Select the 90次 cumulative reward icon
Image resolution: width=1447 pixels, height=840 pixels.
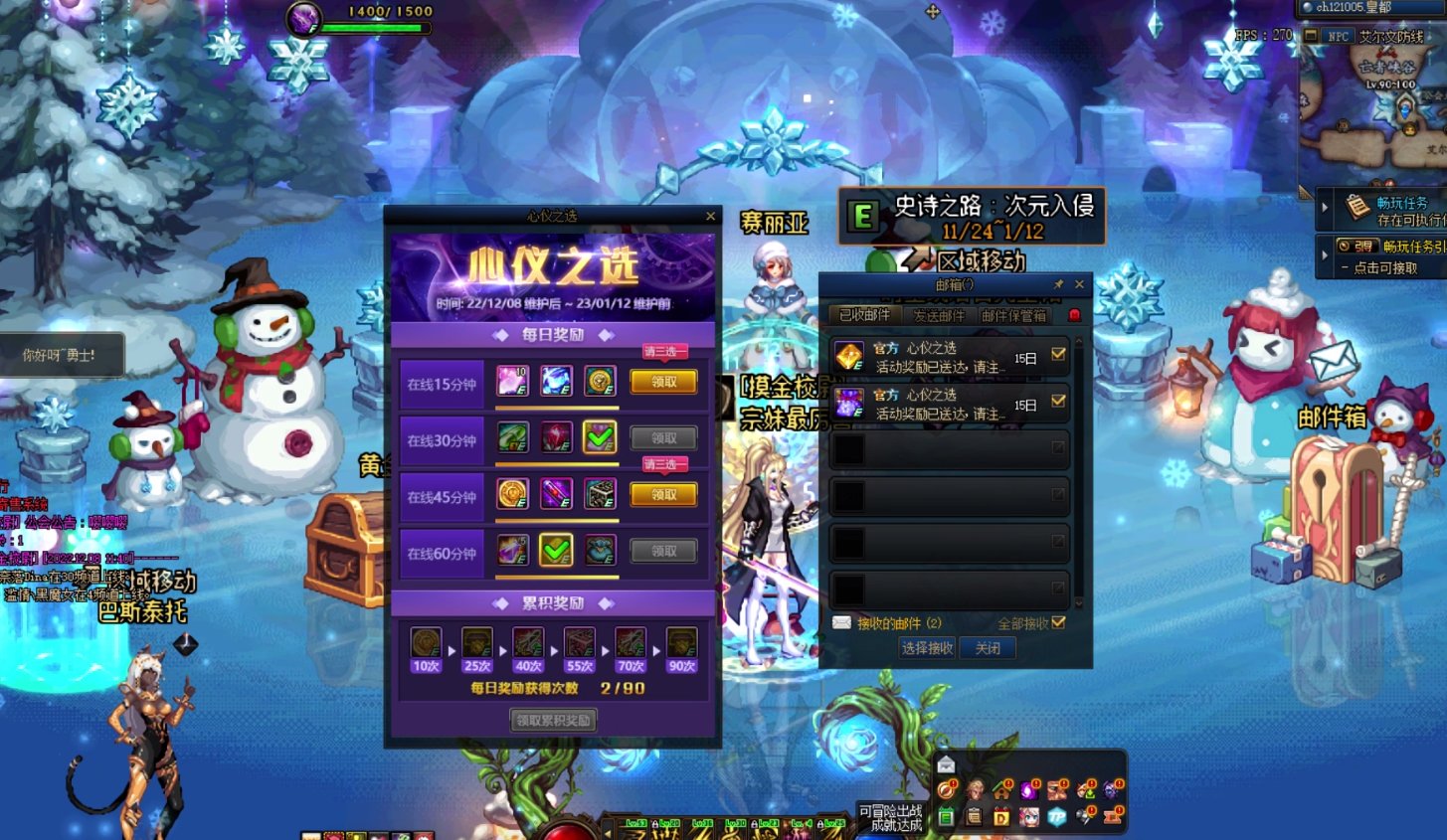click(681, 643)
